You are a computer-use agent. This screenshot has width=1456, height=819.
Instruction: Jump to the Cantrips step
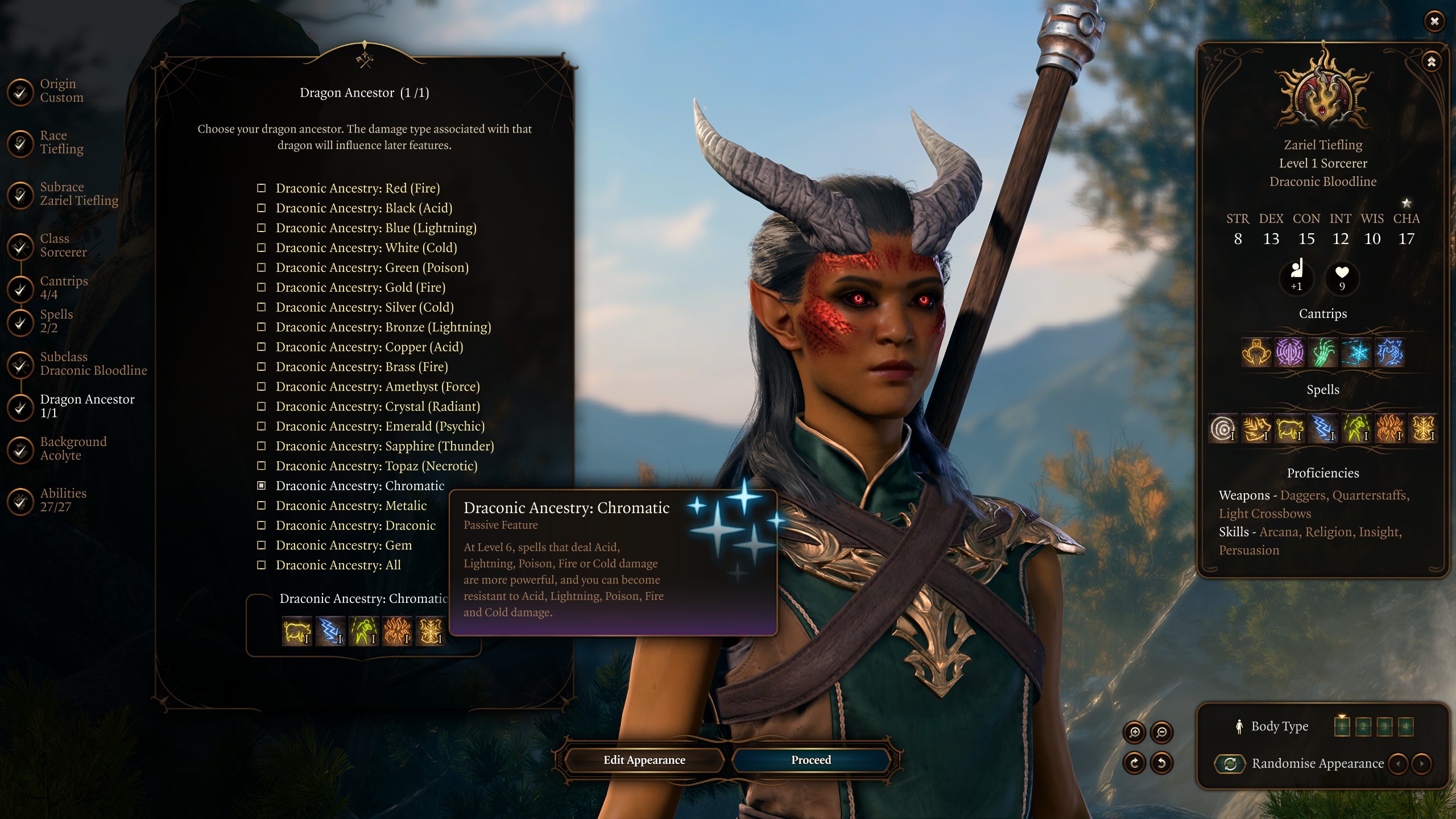pos(63,288)
